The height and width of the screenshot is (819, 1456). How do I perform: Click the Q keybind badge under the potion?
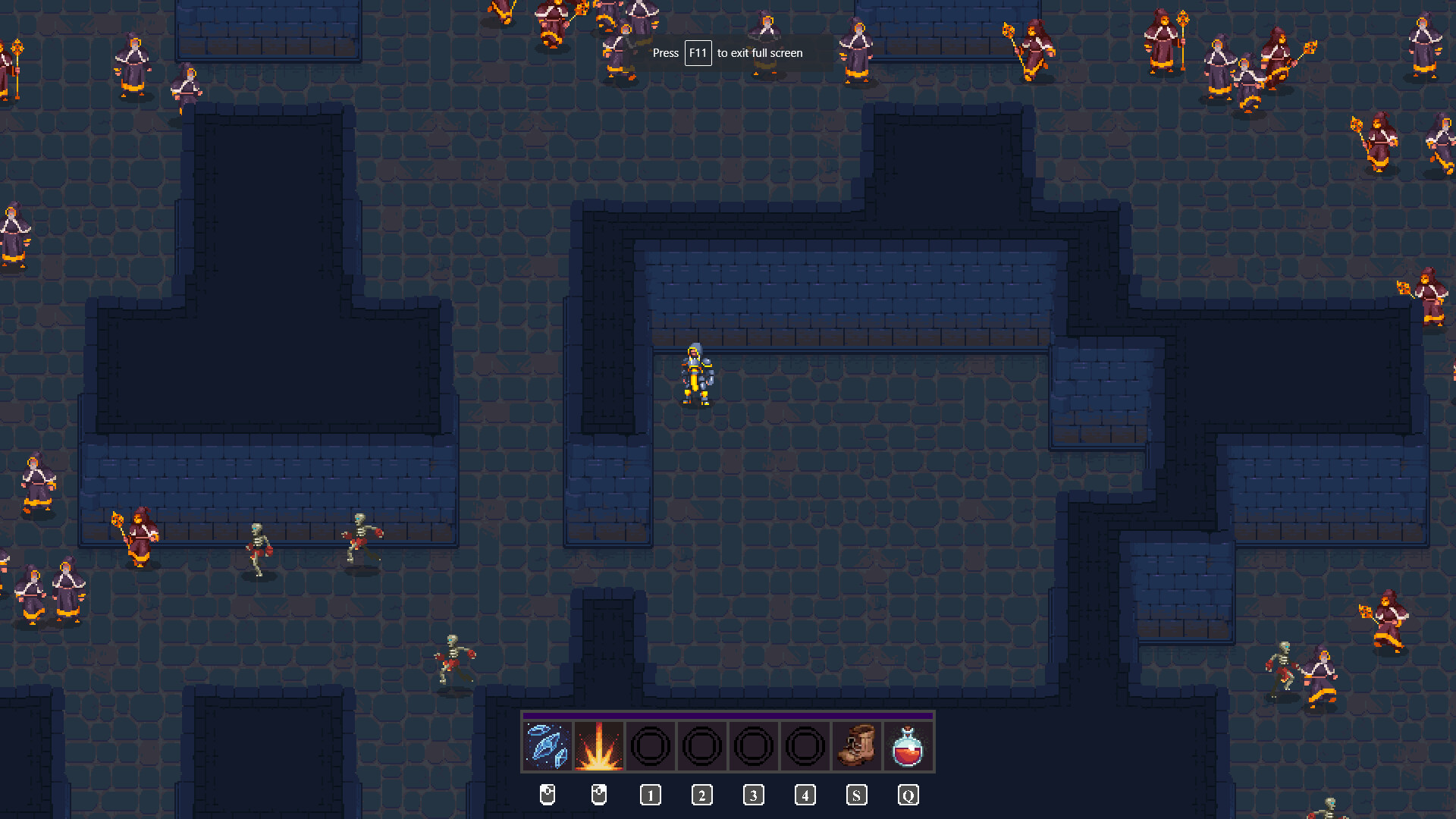(x=908, y=795)
